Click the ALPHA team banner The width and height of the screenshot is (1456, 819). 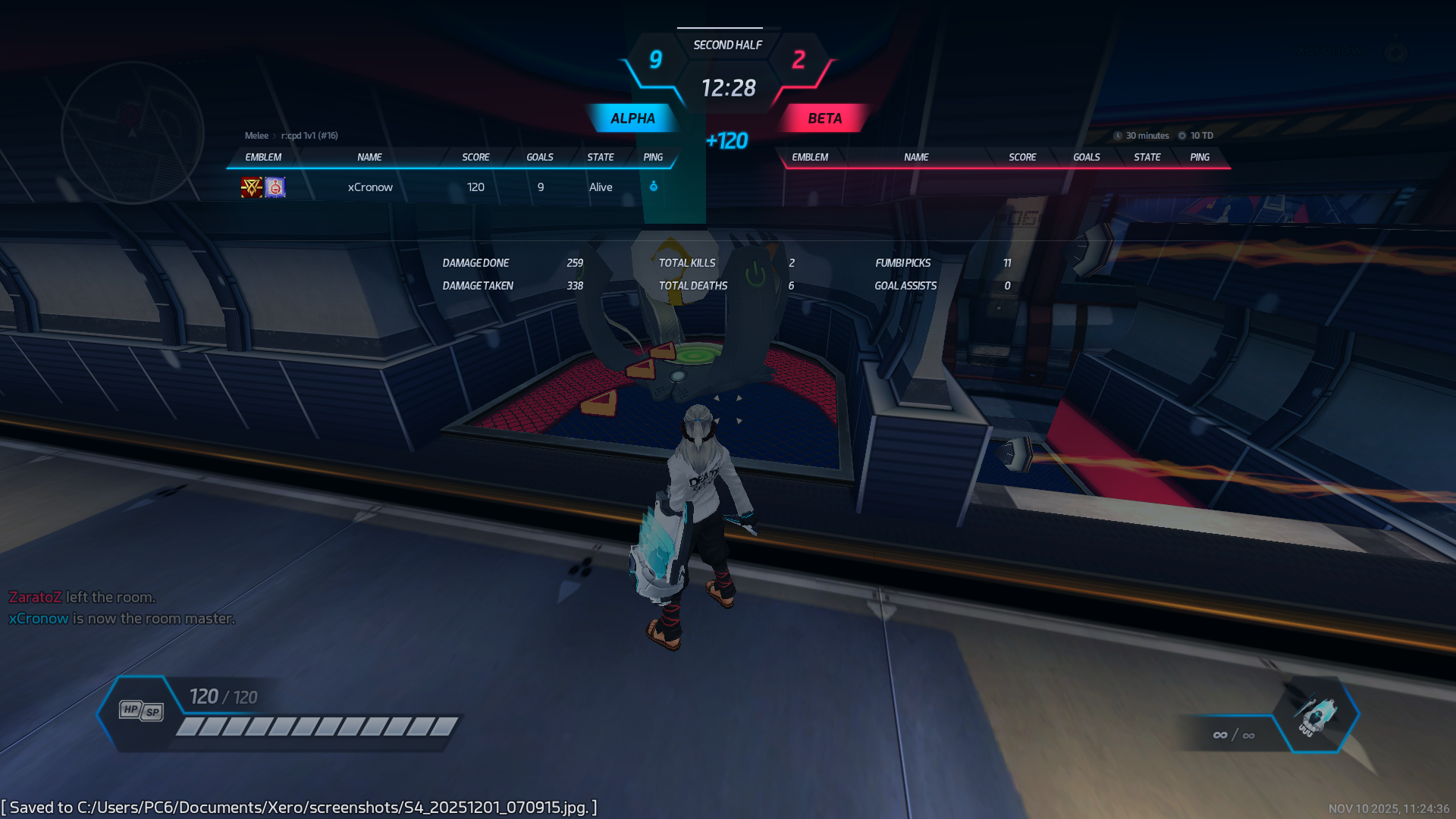[x=632, y=118]
